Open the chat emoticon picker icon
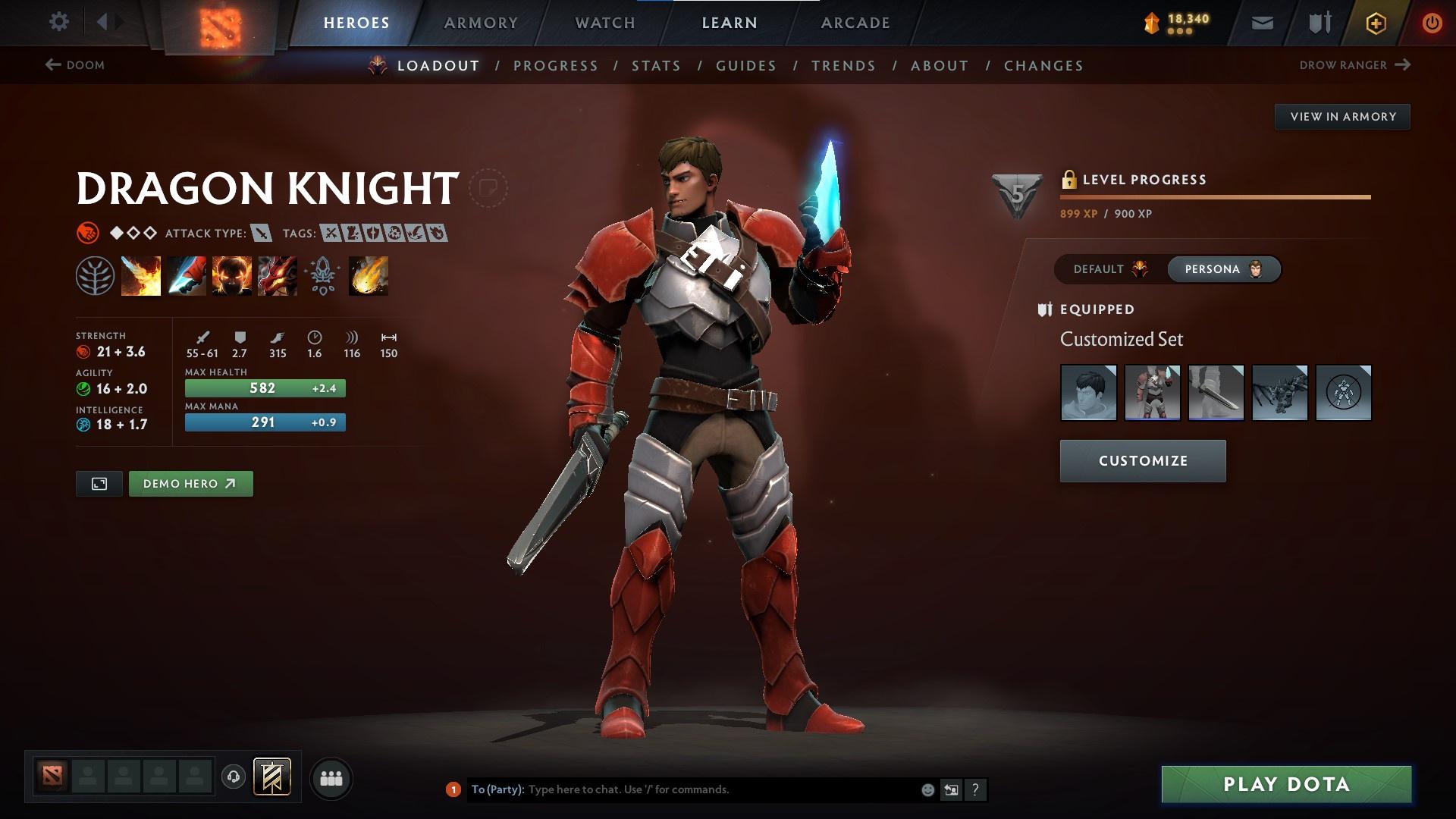The image size is (1456, 819). coord(927,789)
